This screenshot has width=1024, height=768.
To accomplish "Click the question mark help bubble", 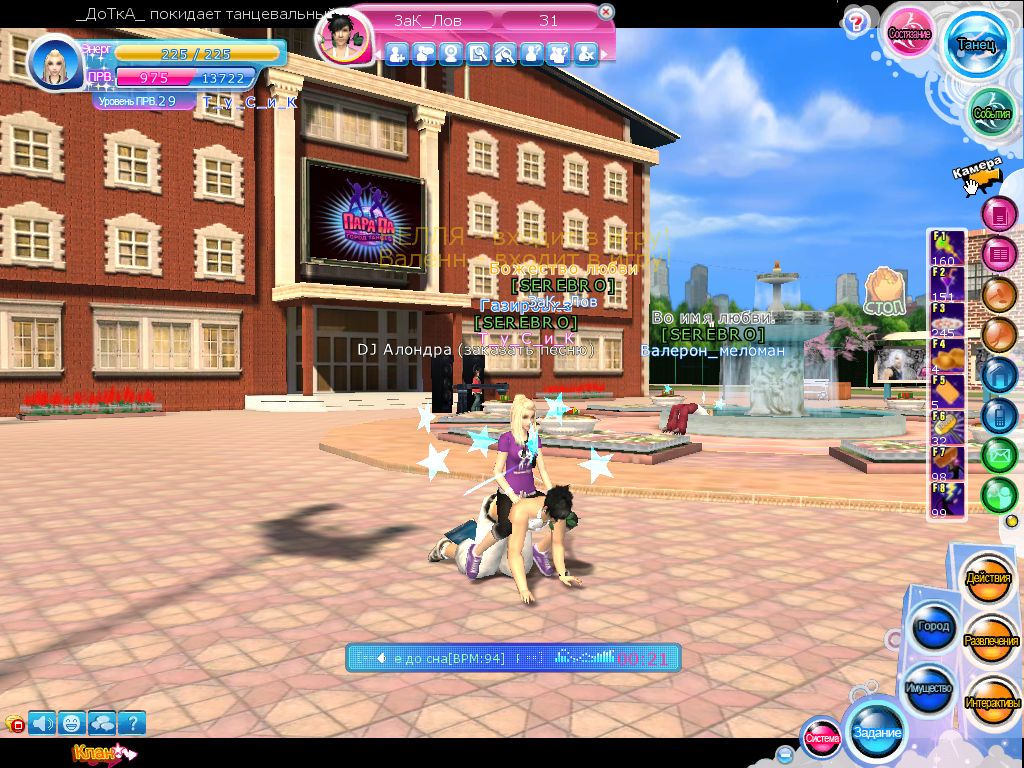I will point(855,22).
